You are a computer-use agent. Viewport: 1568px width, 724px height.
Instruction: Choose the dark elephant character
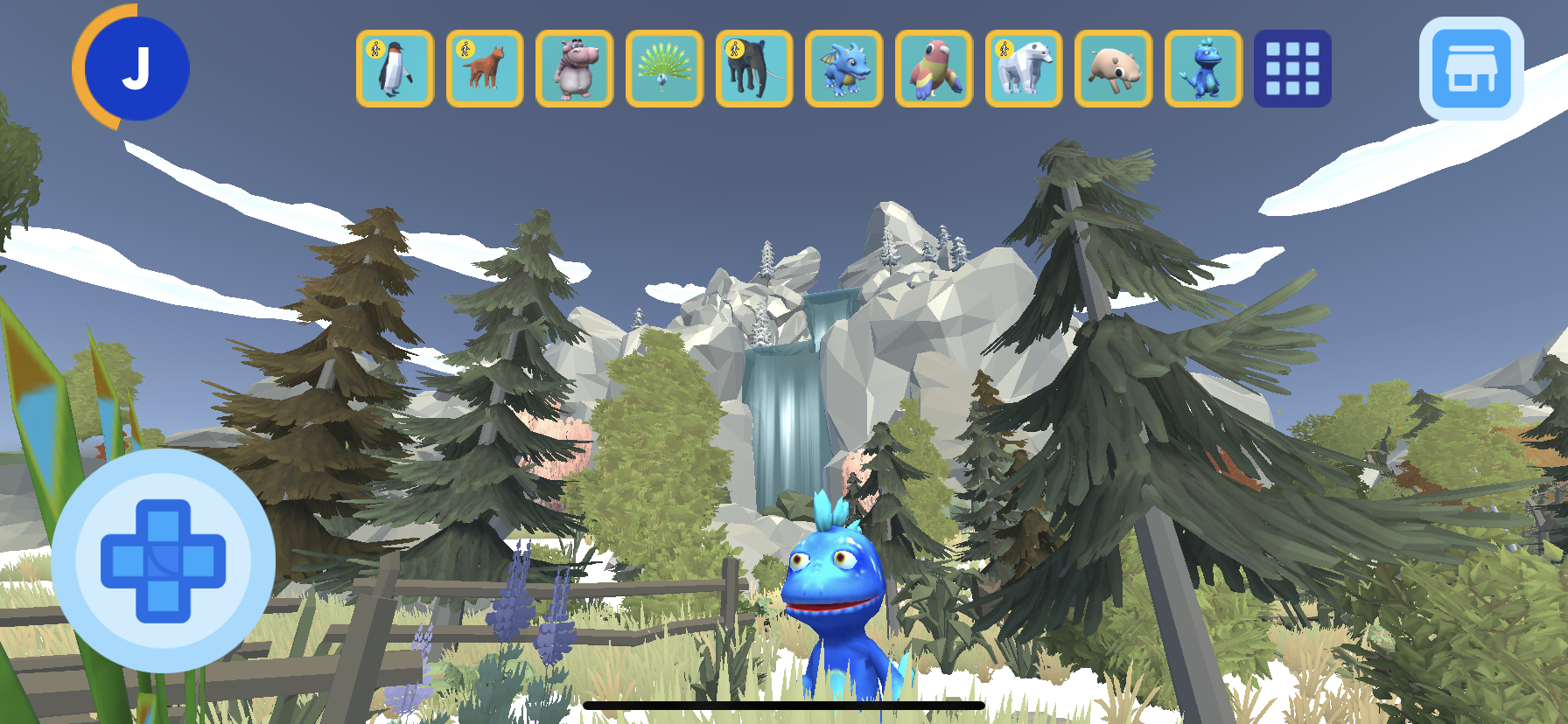754,69
